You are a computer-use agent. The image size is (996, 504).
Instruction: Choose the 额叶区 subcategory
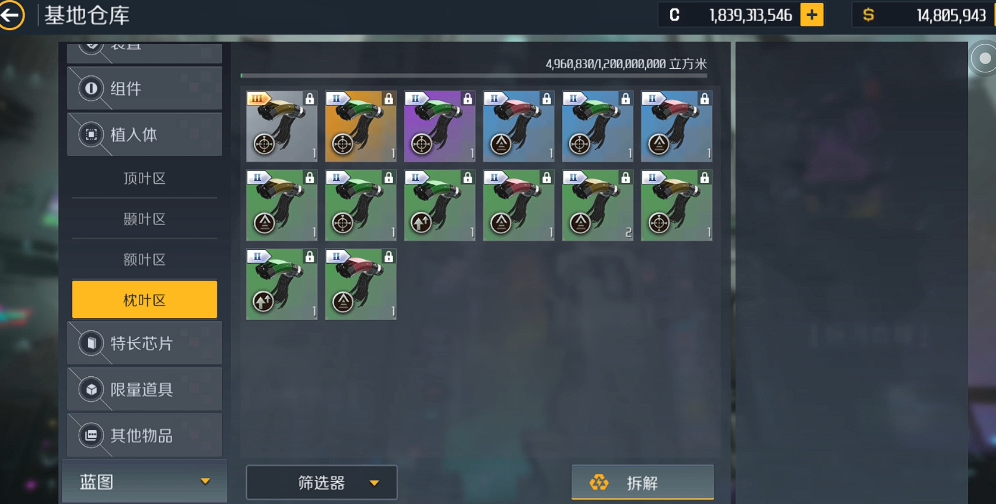[144, 259]
